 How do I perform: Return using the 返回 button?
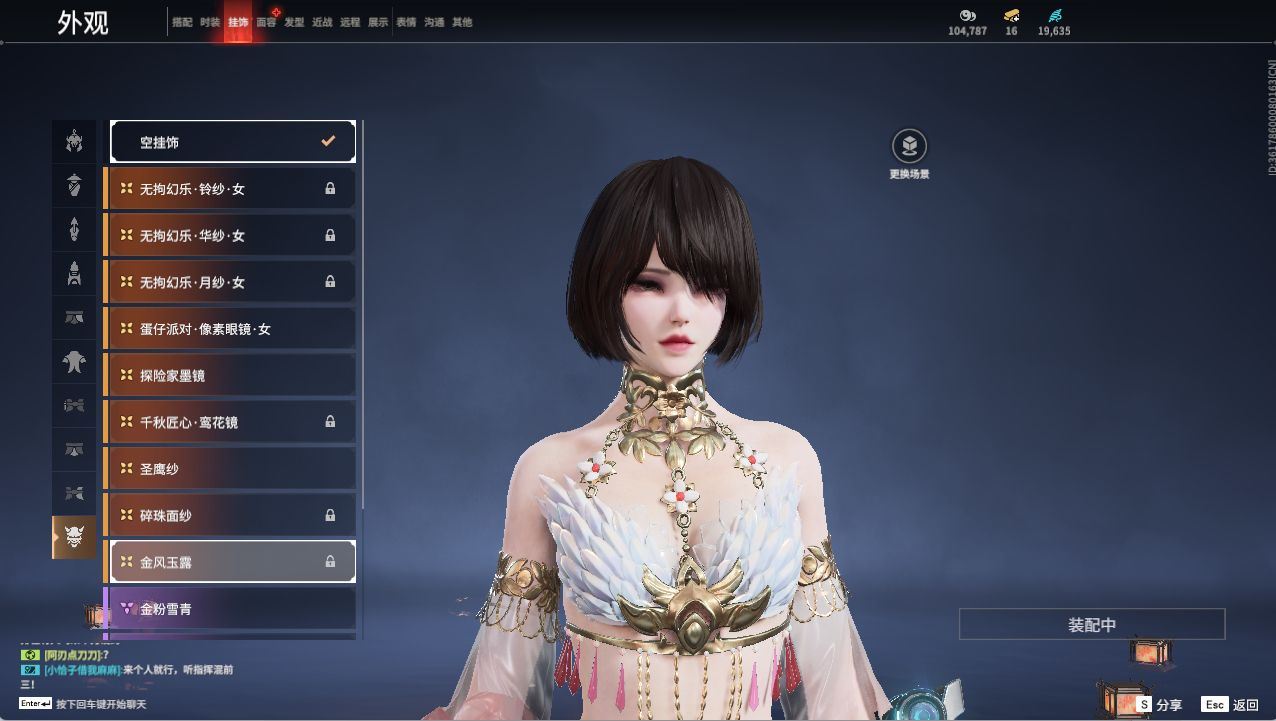[1231, 705]
